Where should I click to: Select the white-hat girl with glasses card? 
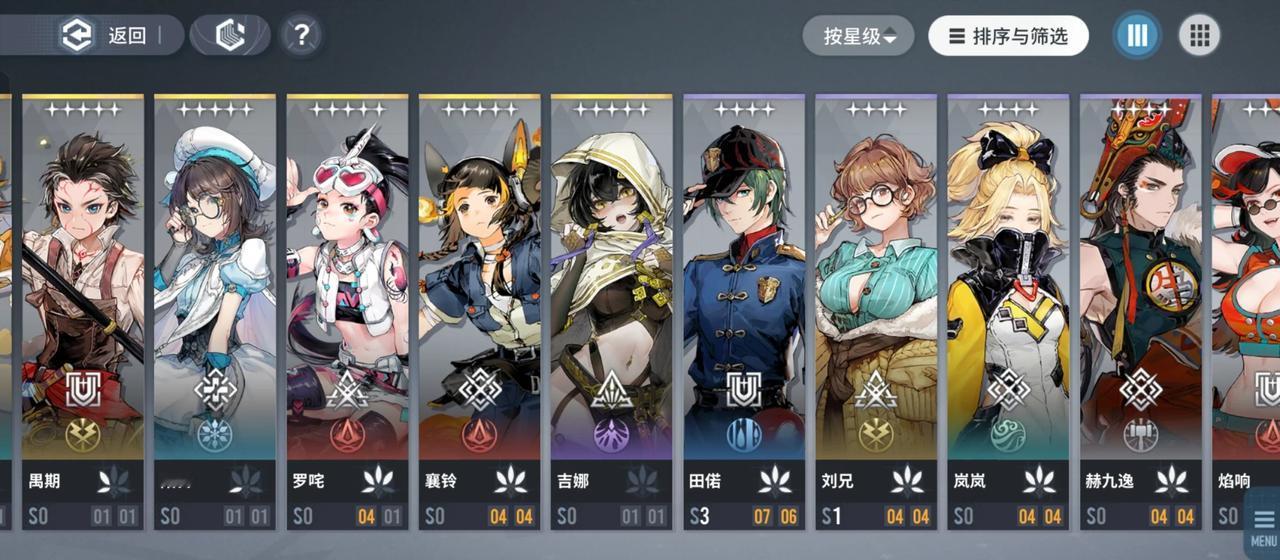click(x=215, y=300)
